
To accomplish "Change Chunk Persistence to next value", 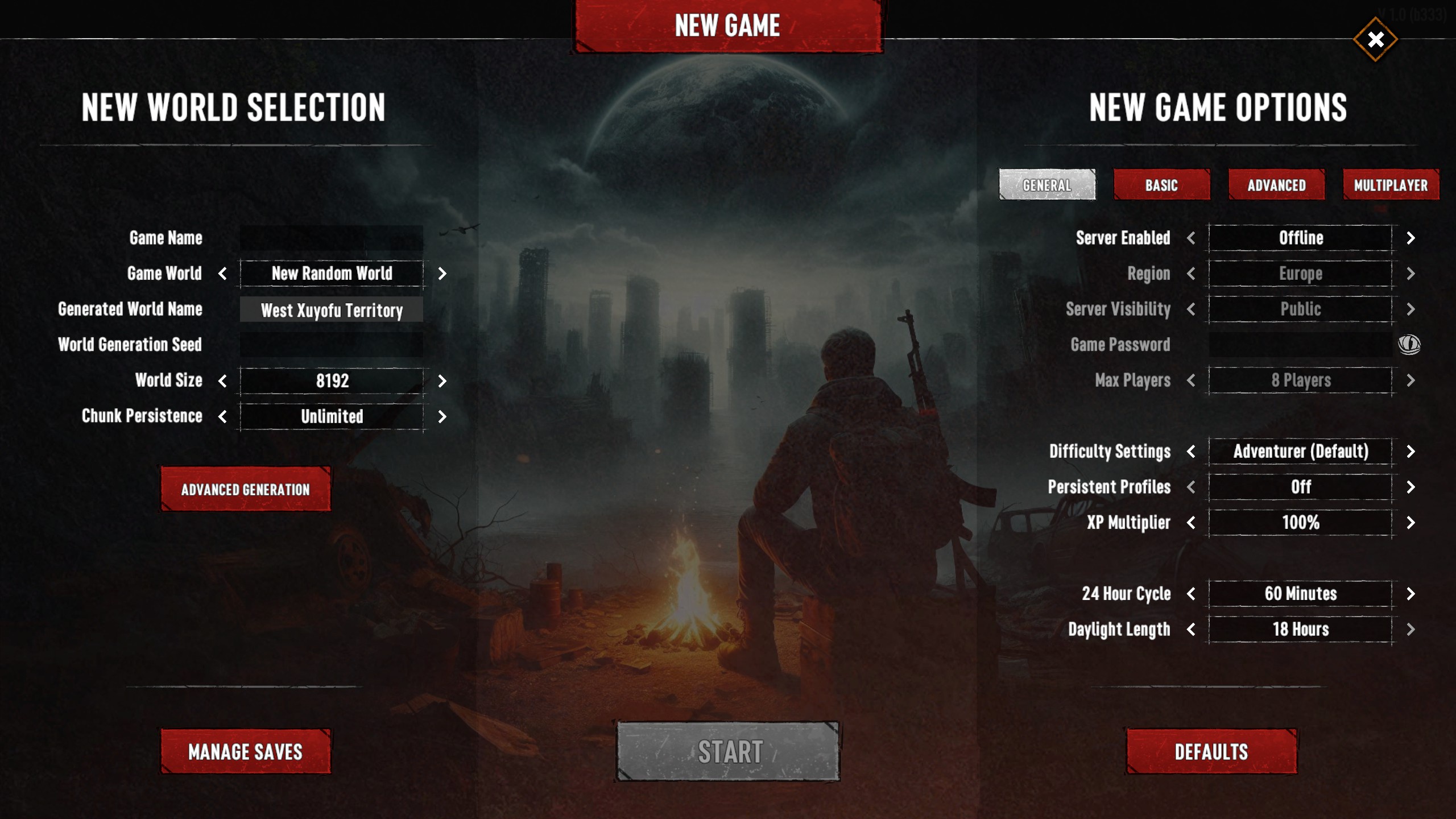I will coord(442,417).
